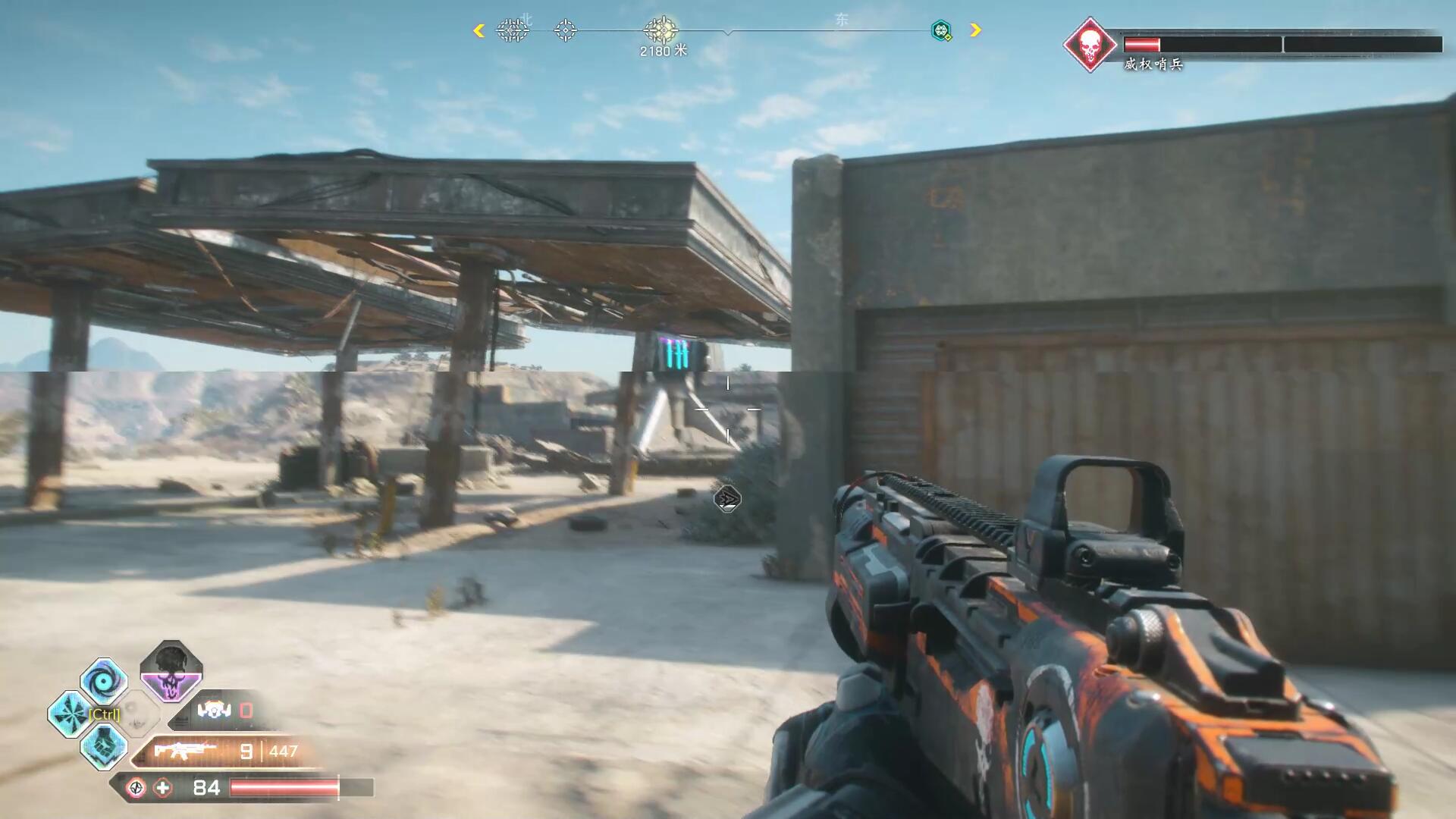Activate the Vortex swirl ability icon
1456x819 pixels.
(x=104, y=680)
